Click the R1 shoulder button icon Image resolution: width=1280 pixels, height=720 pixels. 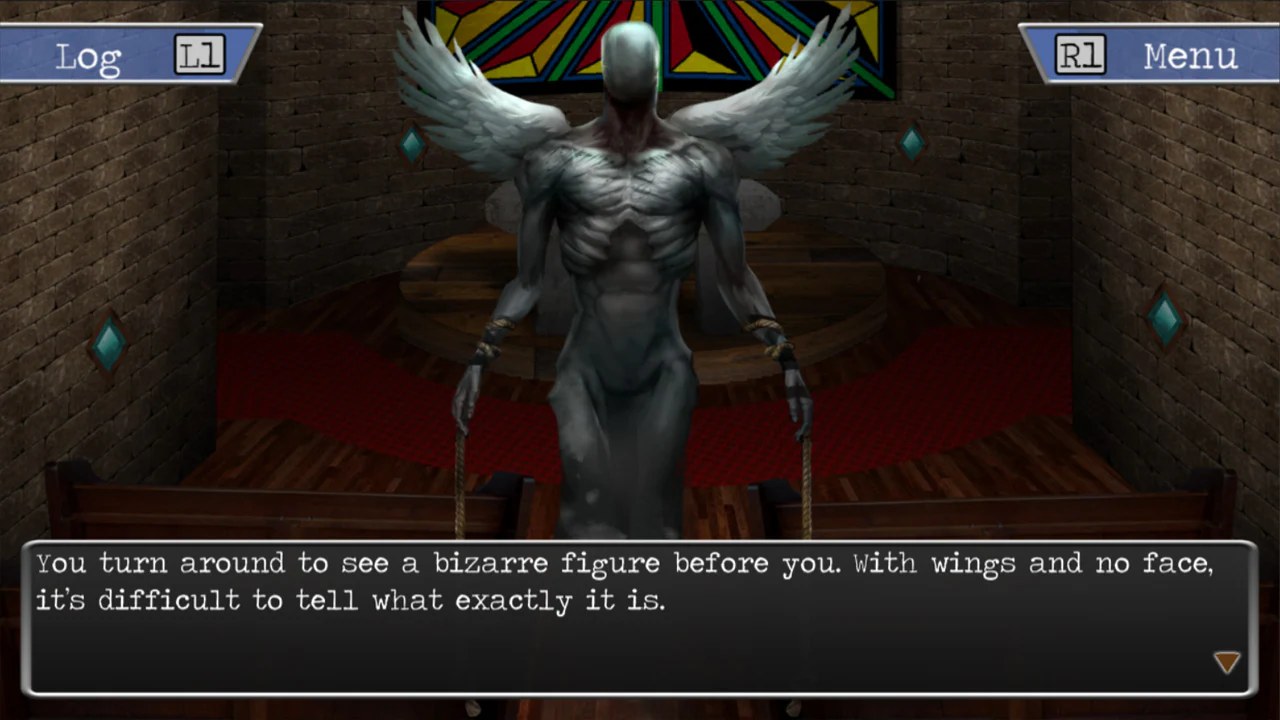tap(1080, 55)
